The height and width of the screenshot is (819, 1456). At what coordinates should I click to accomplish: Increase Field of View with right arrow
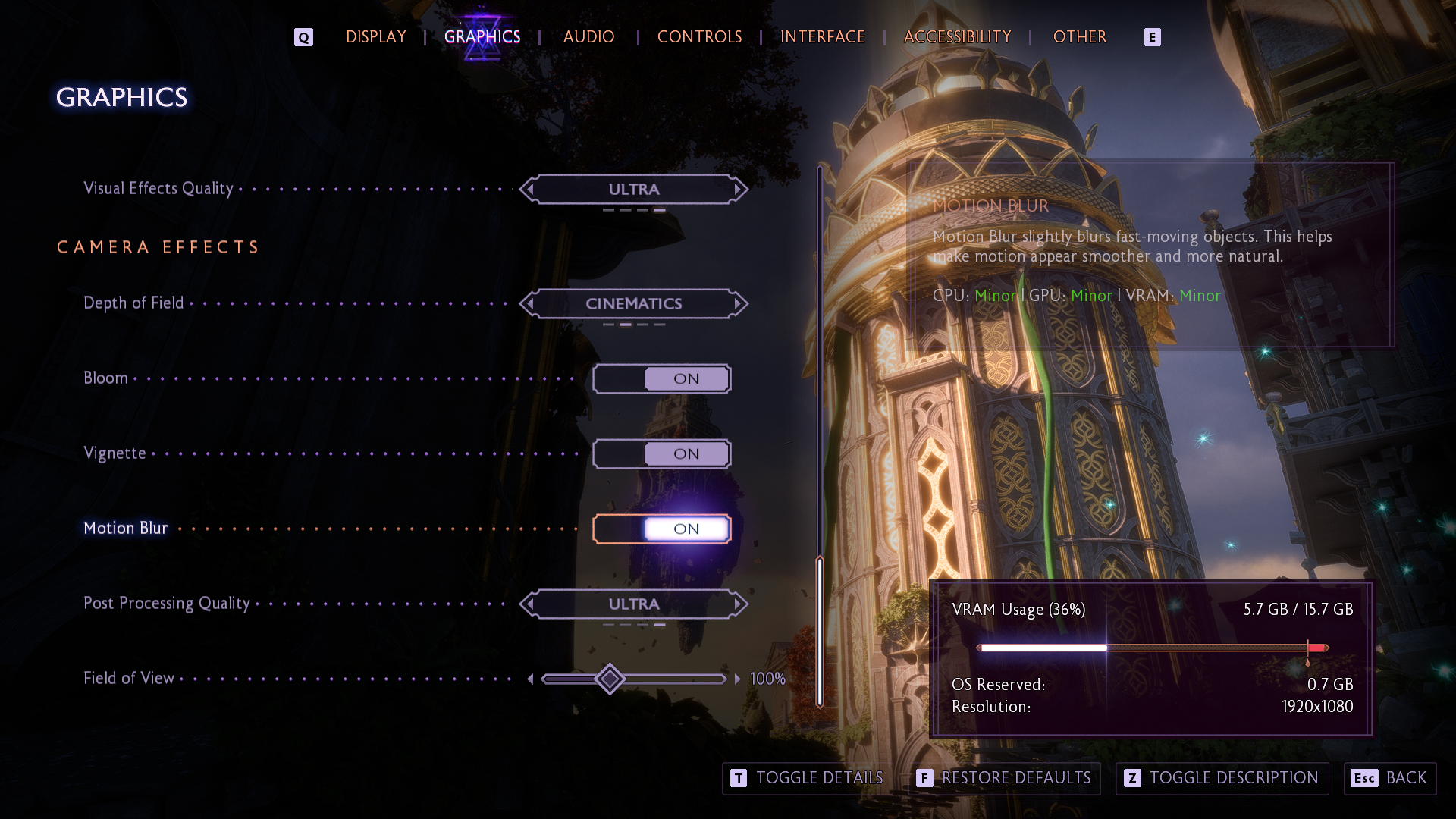(737, 679)
